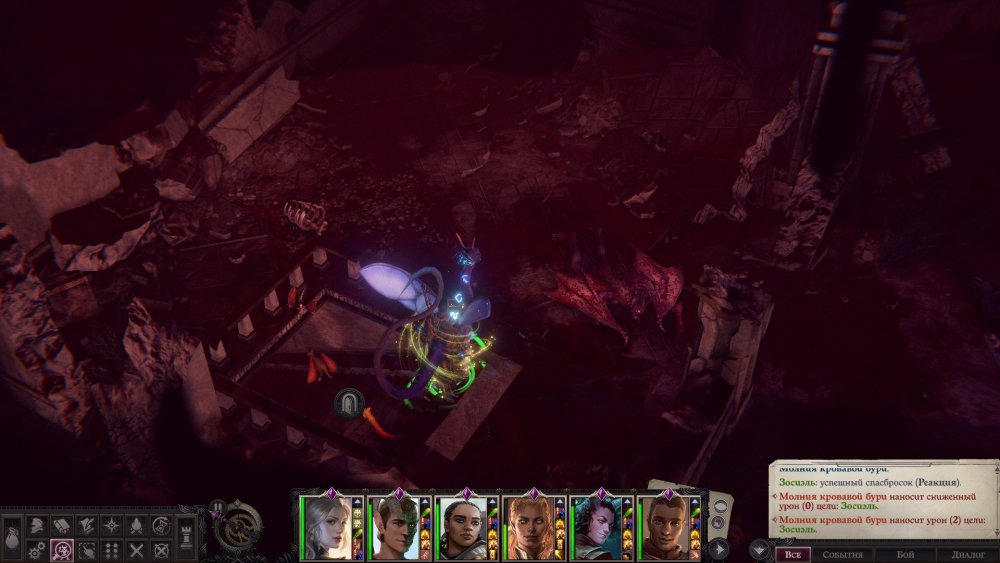1000x563 pixels.
Task: Click the campfire rest icon
Action: click(x=136, y=525)
